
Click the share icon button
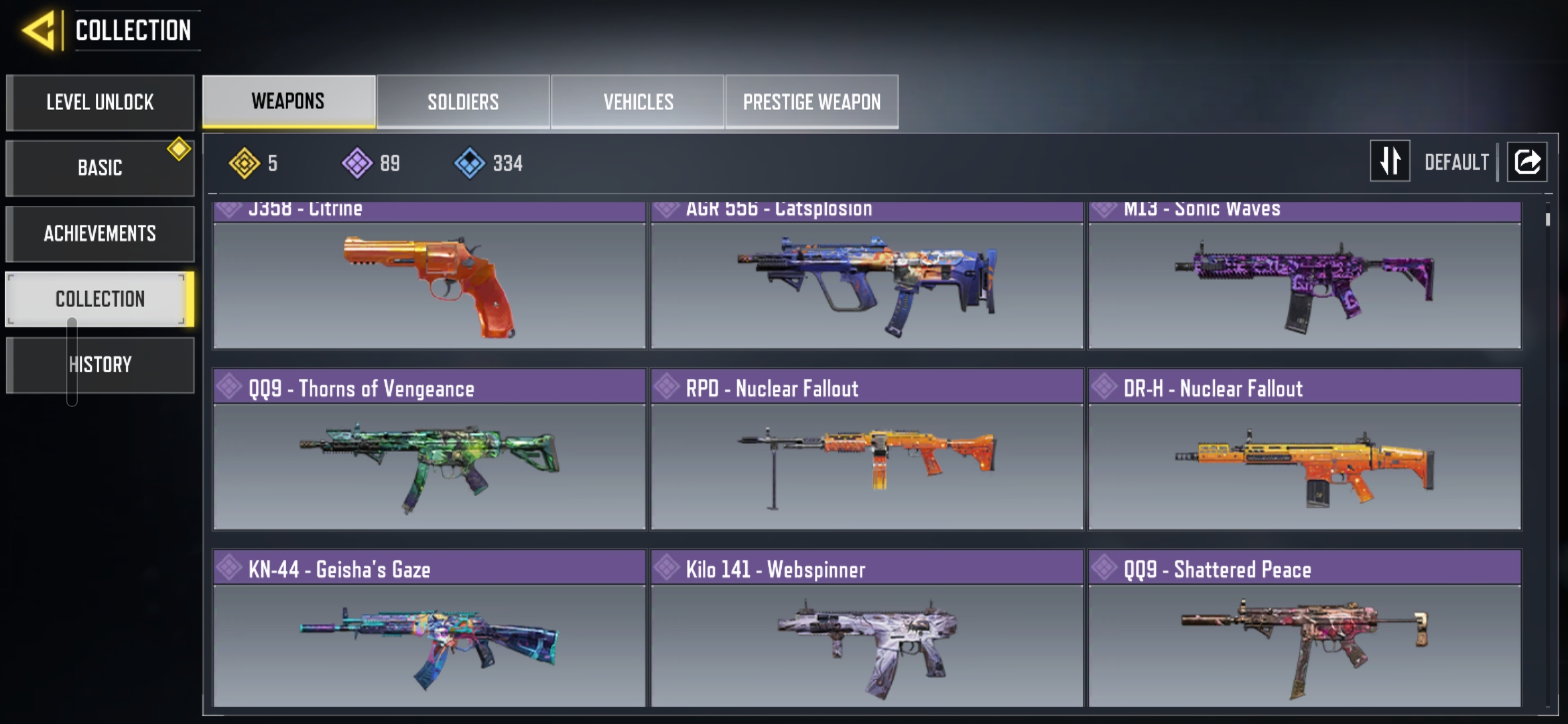[1527, 162]
